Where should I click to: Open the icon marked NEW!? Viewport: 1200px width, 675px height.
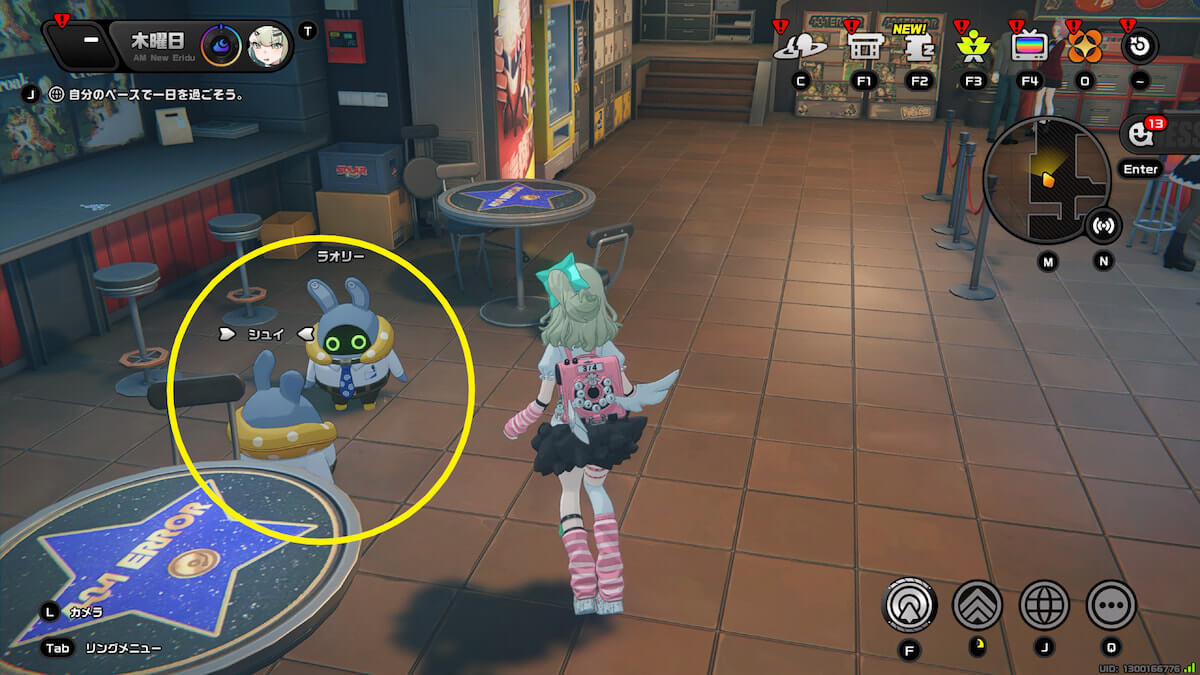click(919, 47)
